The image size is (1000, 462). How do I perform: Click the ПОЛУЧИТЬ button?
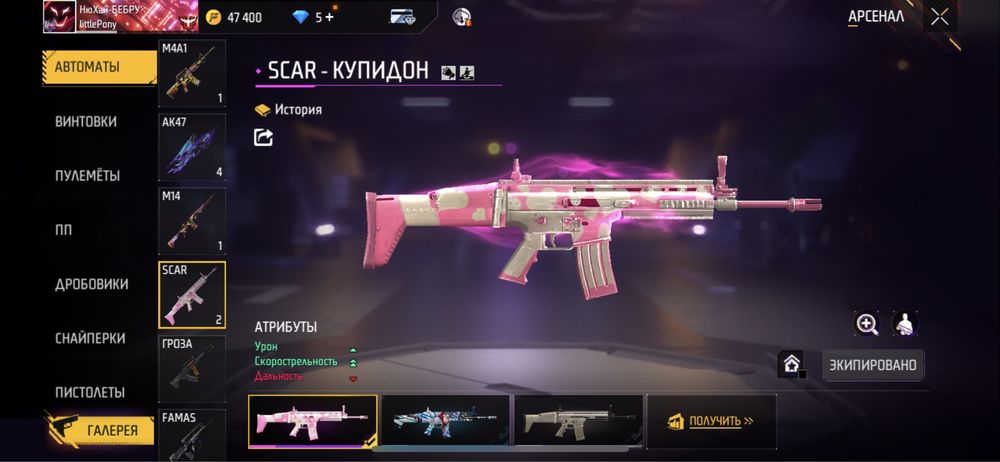pos(712,421)
